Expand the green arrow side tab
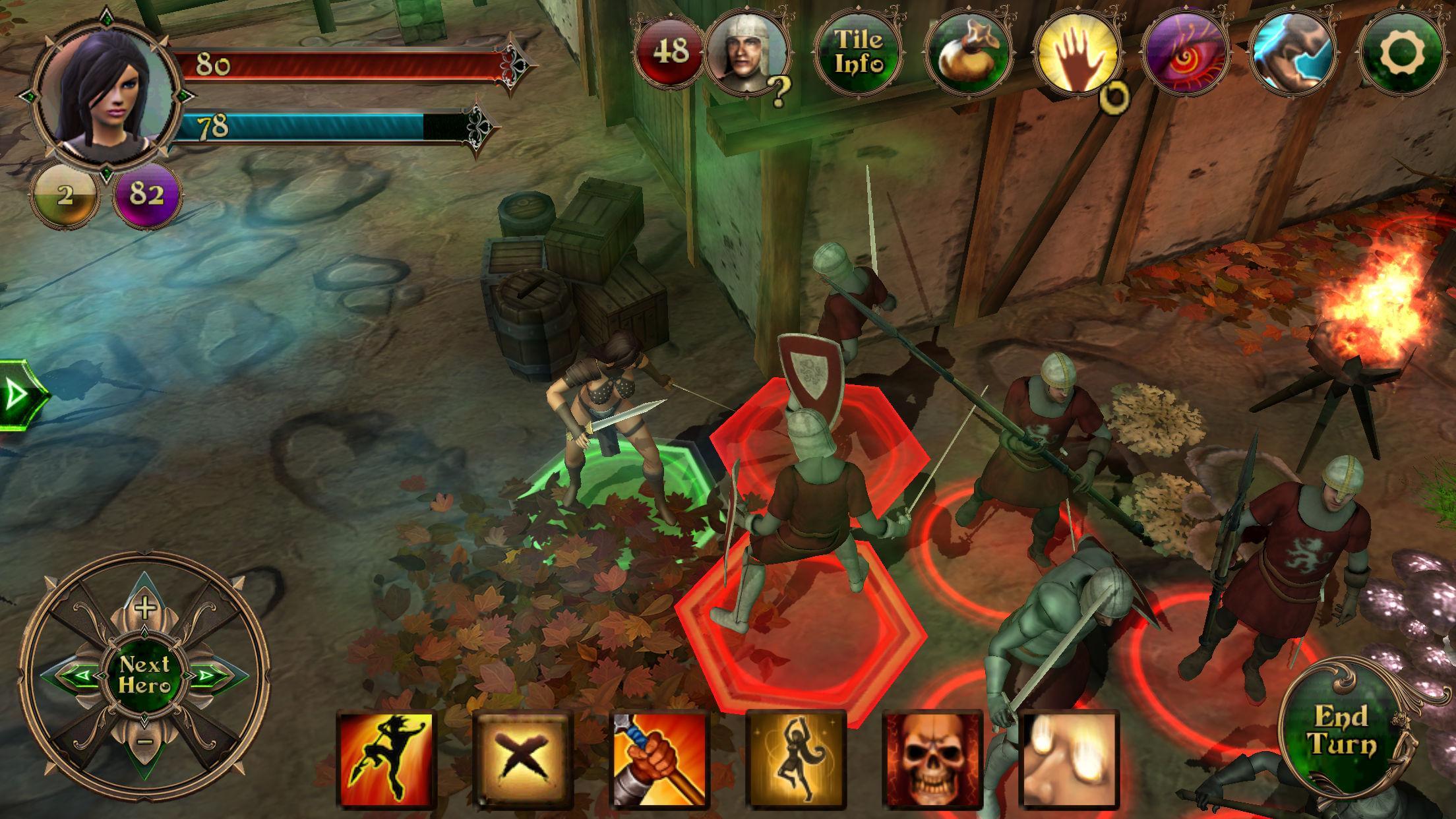 (x=21, y=396)
